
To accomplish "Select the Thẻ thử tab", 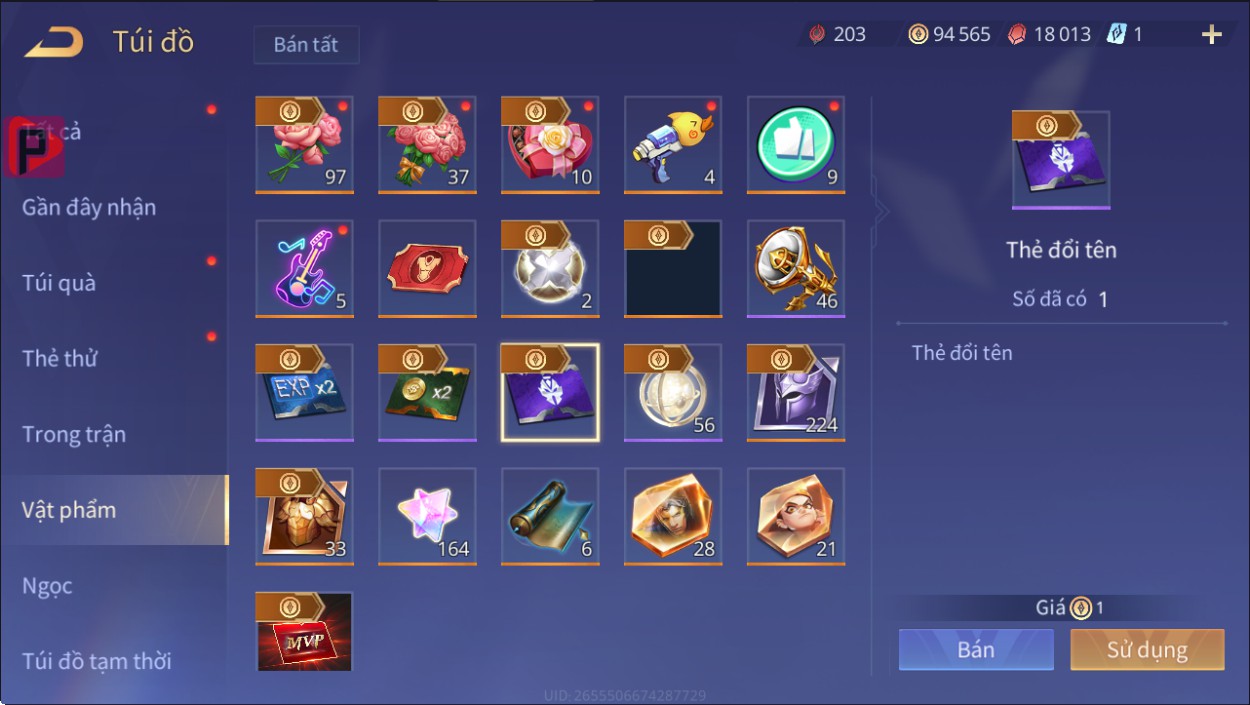I will 60,358.
